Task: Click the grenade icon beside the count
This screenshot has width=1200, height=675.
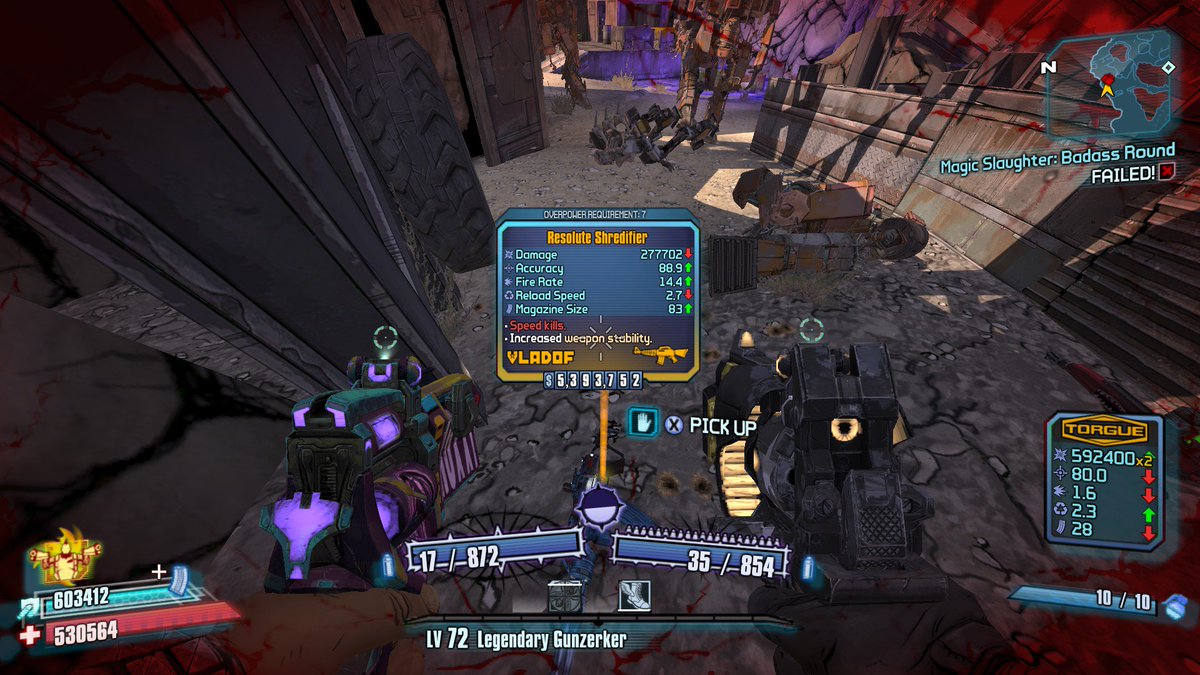Action: (1177, 604)
